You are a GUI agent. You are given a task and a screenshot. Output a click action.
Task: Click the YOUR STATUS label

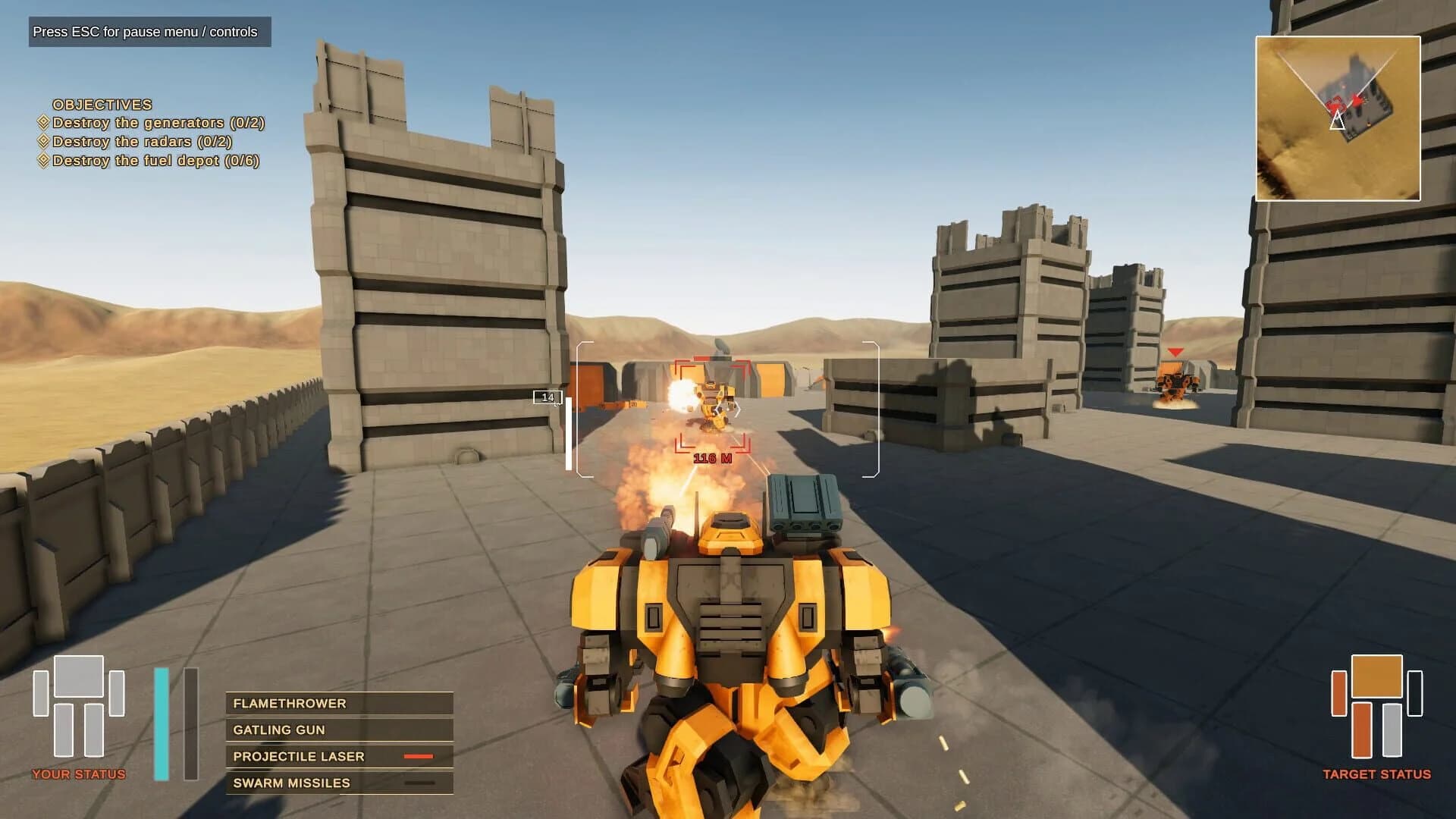[80, 774]
